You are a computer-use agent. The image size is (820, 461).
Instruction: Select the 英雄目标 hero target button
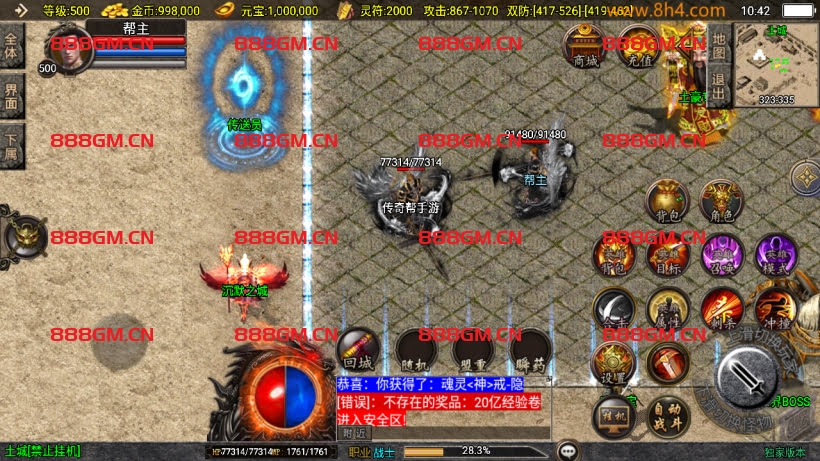pyautogui.click(x=666, y=254)
